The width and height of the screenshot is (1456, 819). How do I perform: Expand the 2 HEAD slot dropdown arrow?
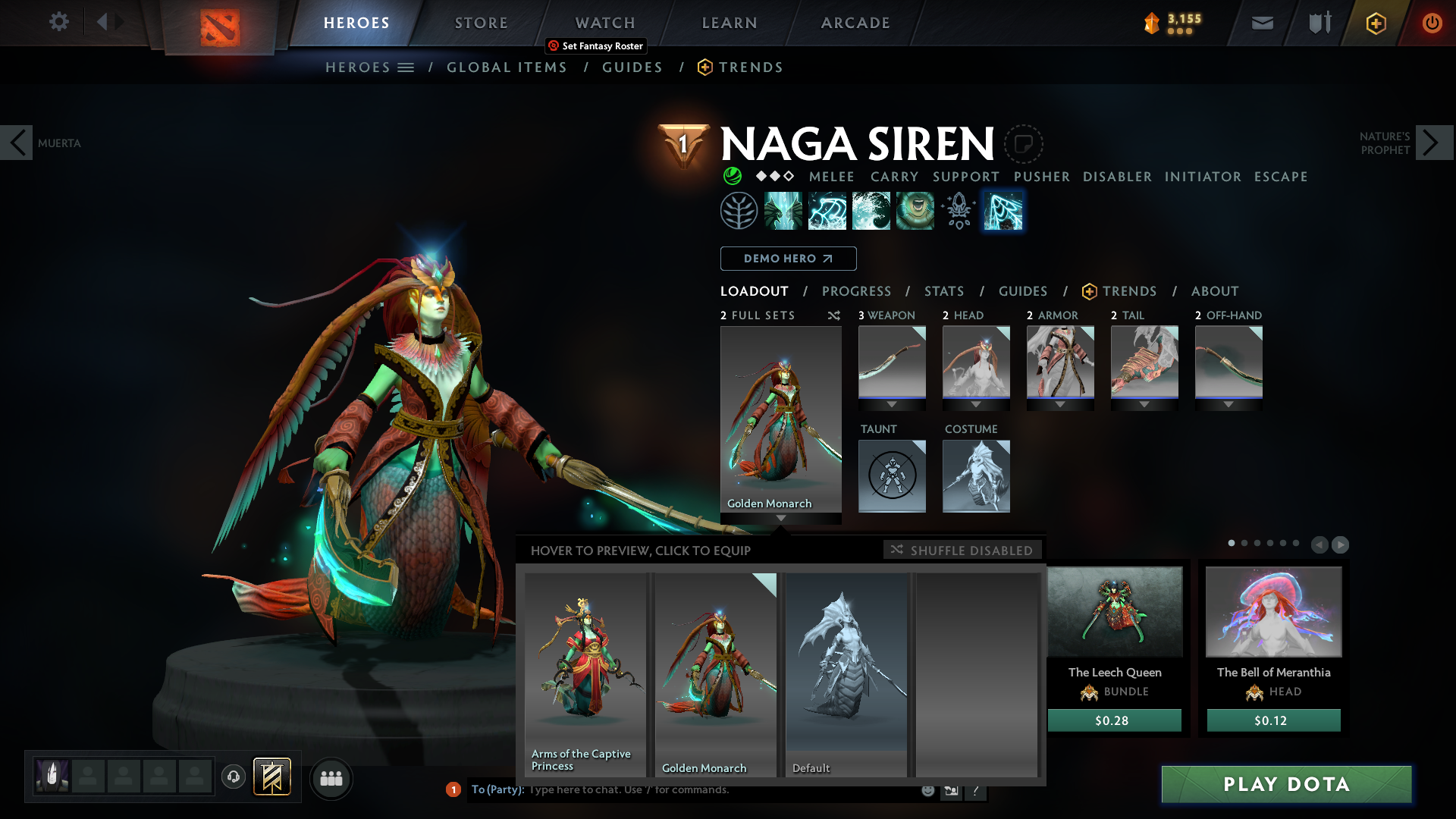click(x=976, y=404)
